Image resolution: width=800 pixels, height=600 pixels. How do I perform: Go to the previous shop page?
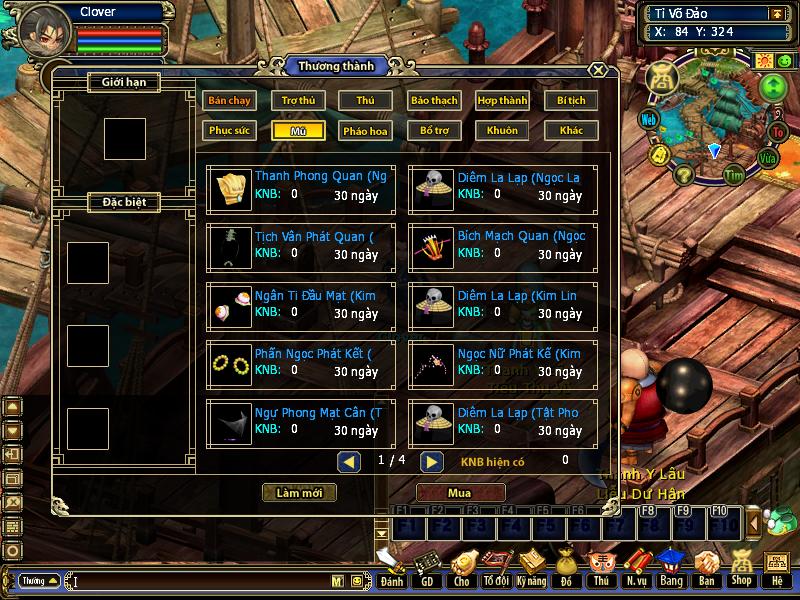point(349,461)
